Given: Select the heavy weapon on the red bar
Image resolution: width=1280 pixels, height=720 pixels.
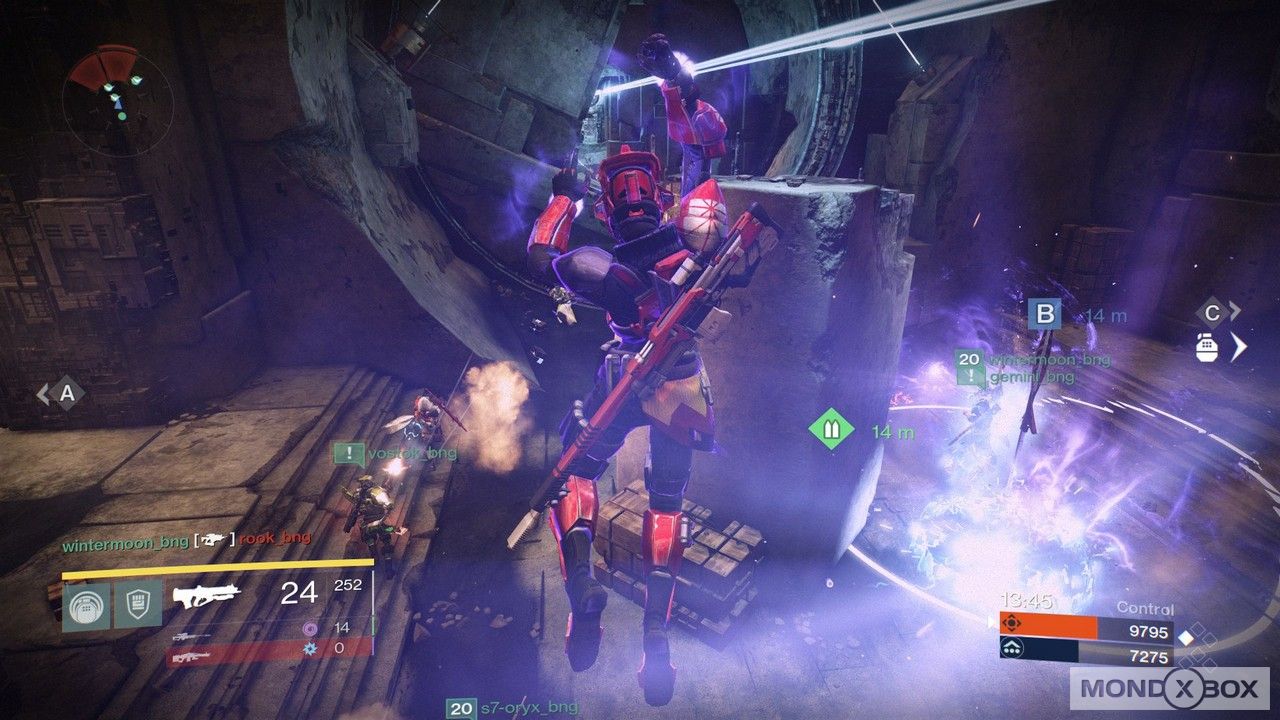Looking at the screenshot, I should pyautogui.click(x=190, y=657).
